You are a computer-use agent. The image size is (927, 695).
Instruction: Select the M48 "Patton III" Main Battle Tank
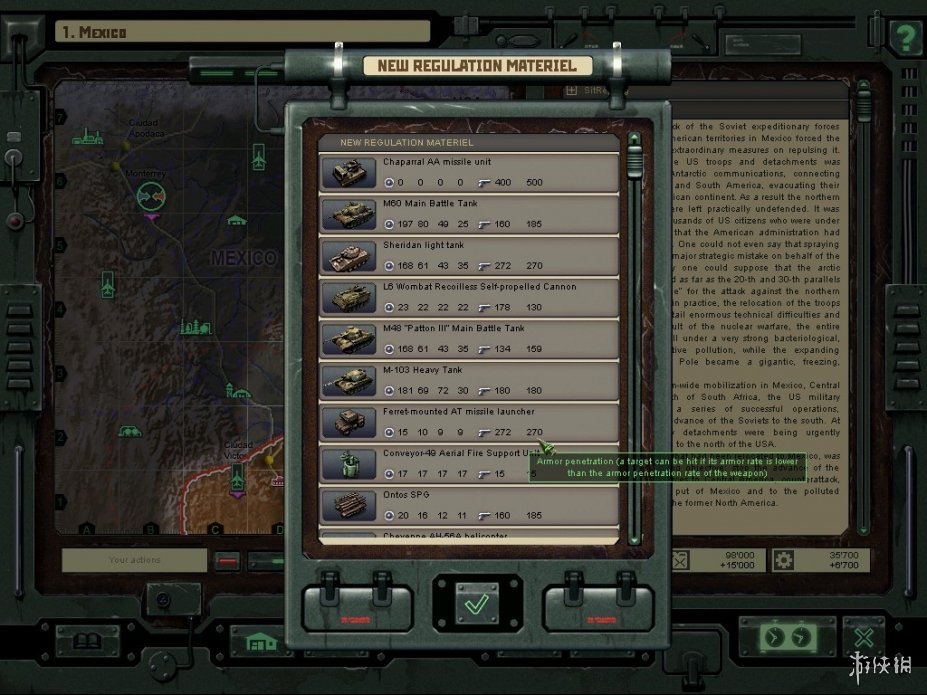pos(469,339)
